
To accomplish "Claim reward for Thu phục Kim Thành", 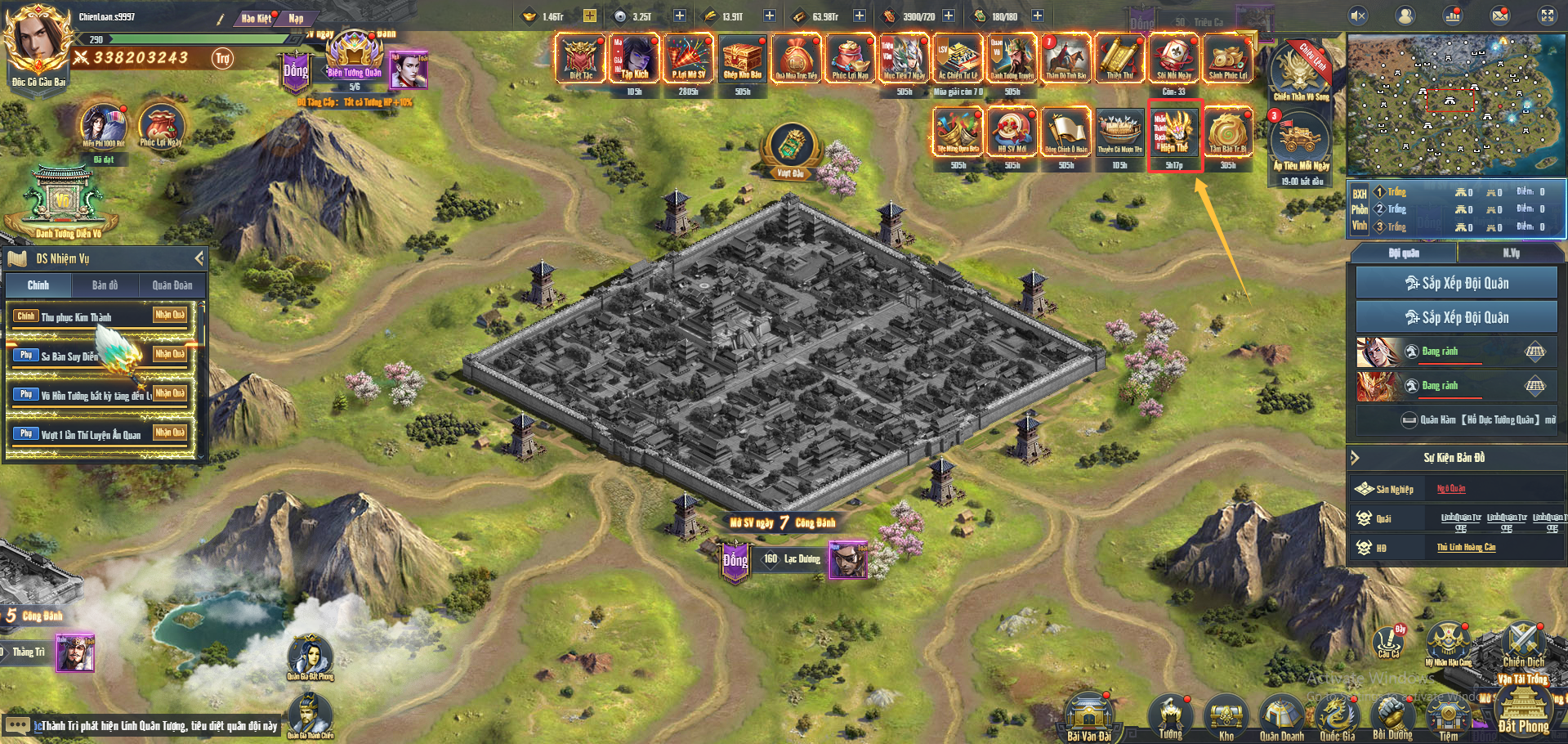I will coord(170,315).
